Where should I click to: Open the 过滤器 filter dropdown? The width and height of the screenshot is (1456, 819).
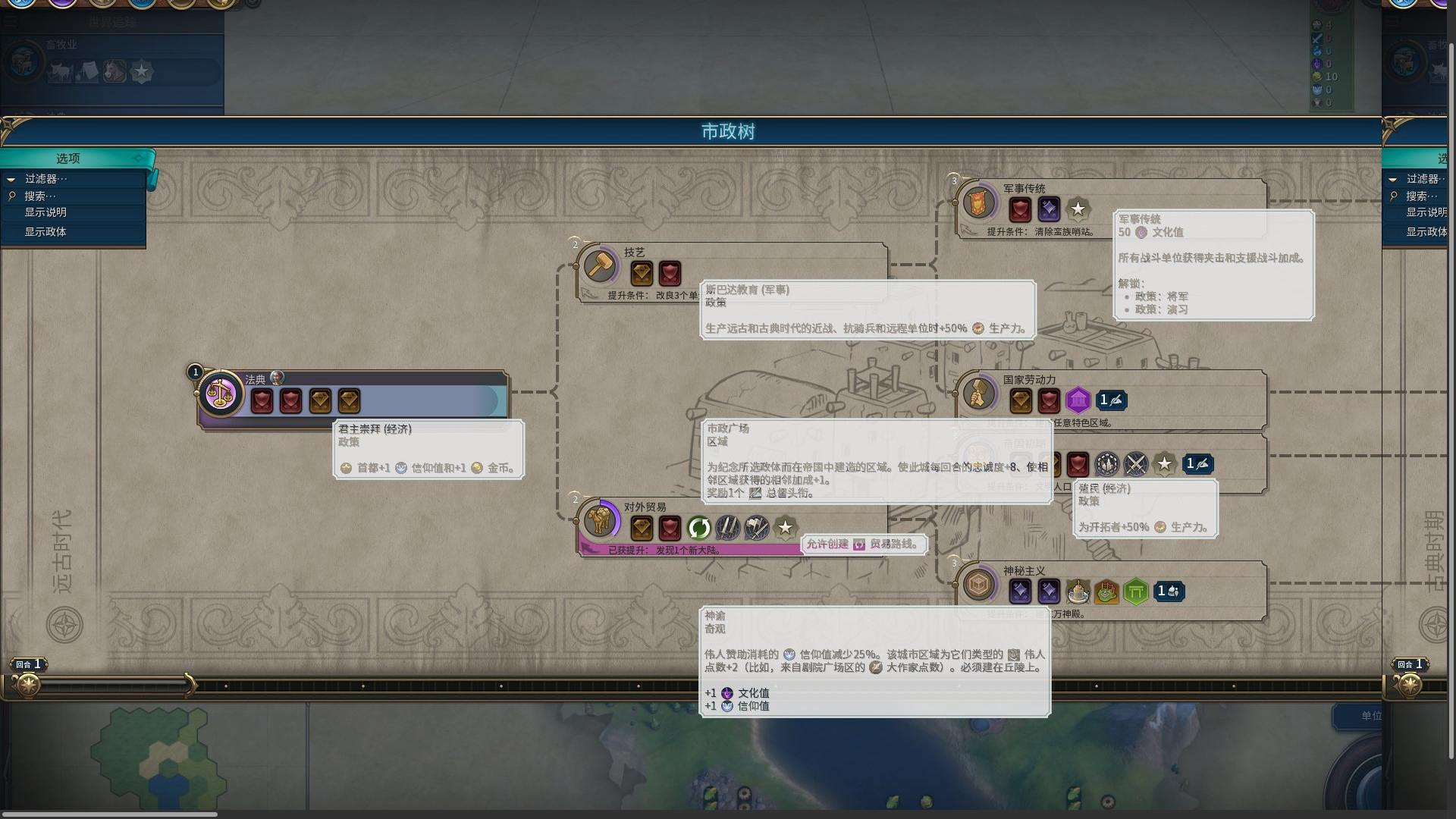(45, 179)
